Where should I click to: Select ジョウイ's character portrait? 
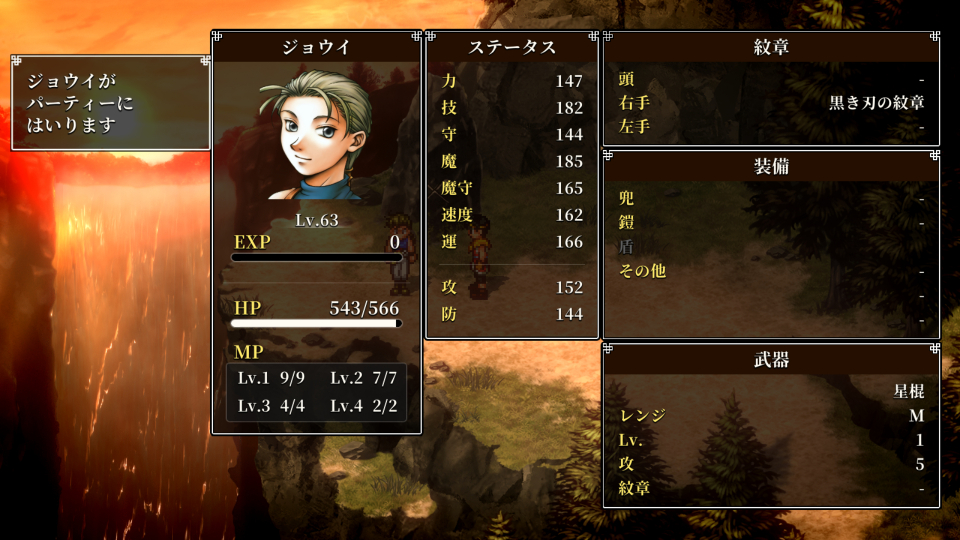pyautogui.click(x=316, y=135)
